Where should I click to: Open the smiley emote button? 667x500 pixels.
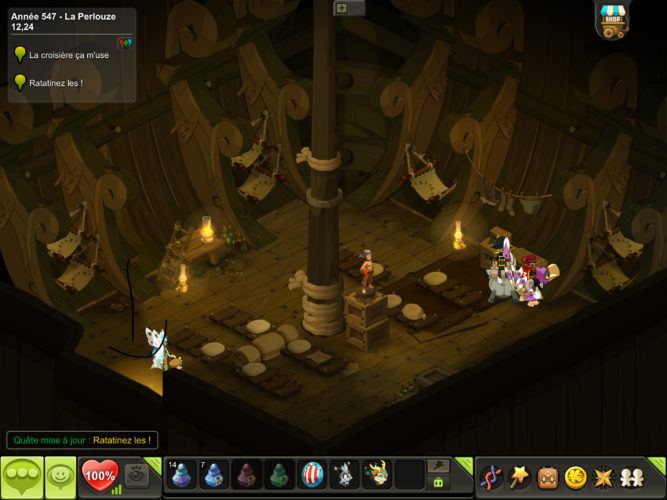click(x=59, y=475)
